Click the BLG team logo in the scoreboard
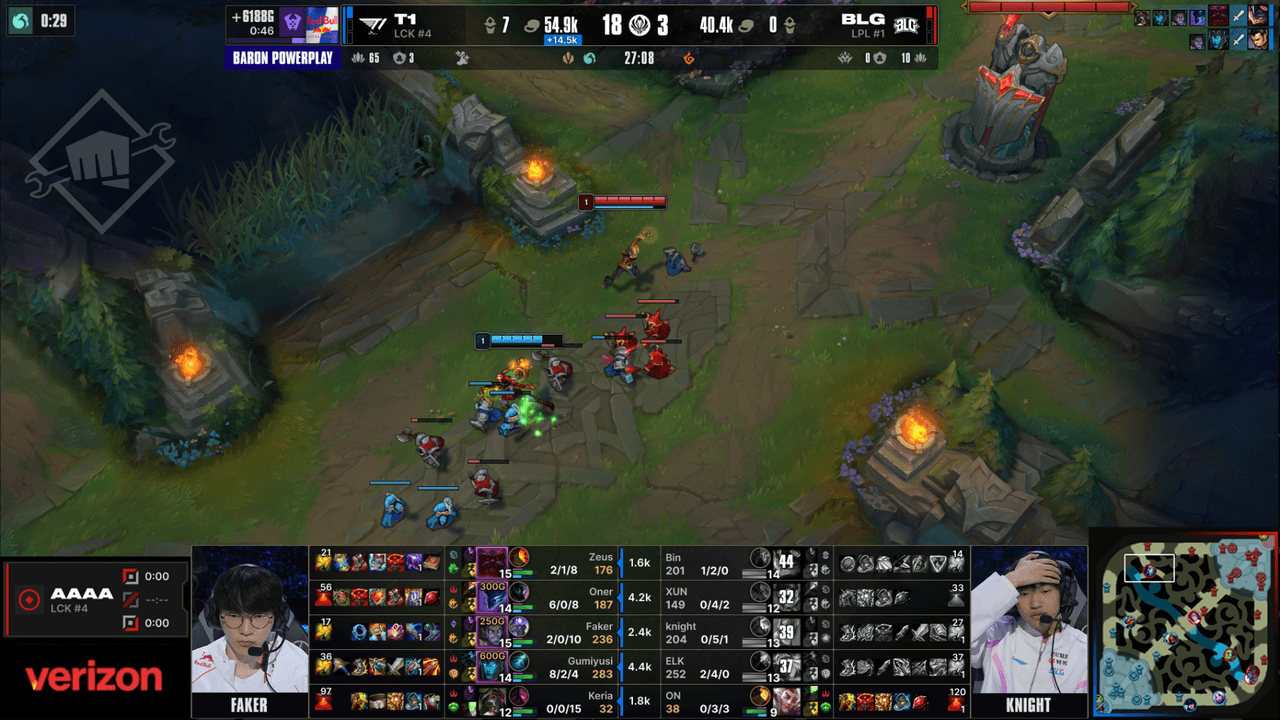This screenshot has width=1280, height=720. (x=908, y=26)
